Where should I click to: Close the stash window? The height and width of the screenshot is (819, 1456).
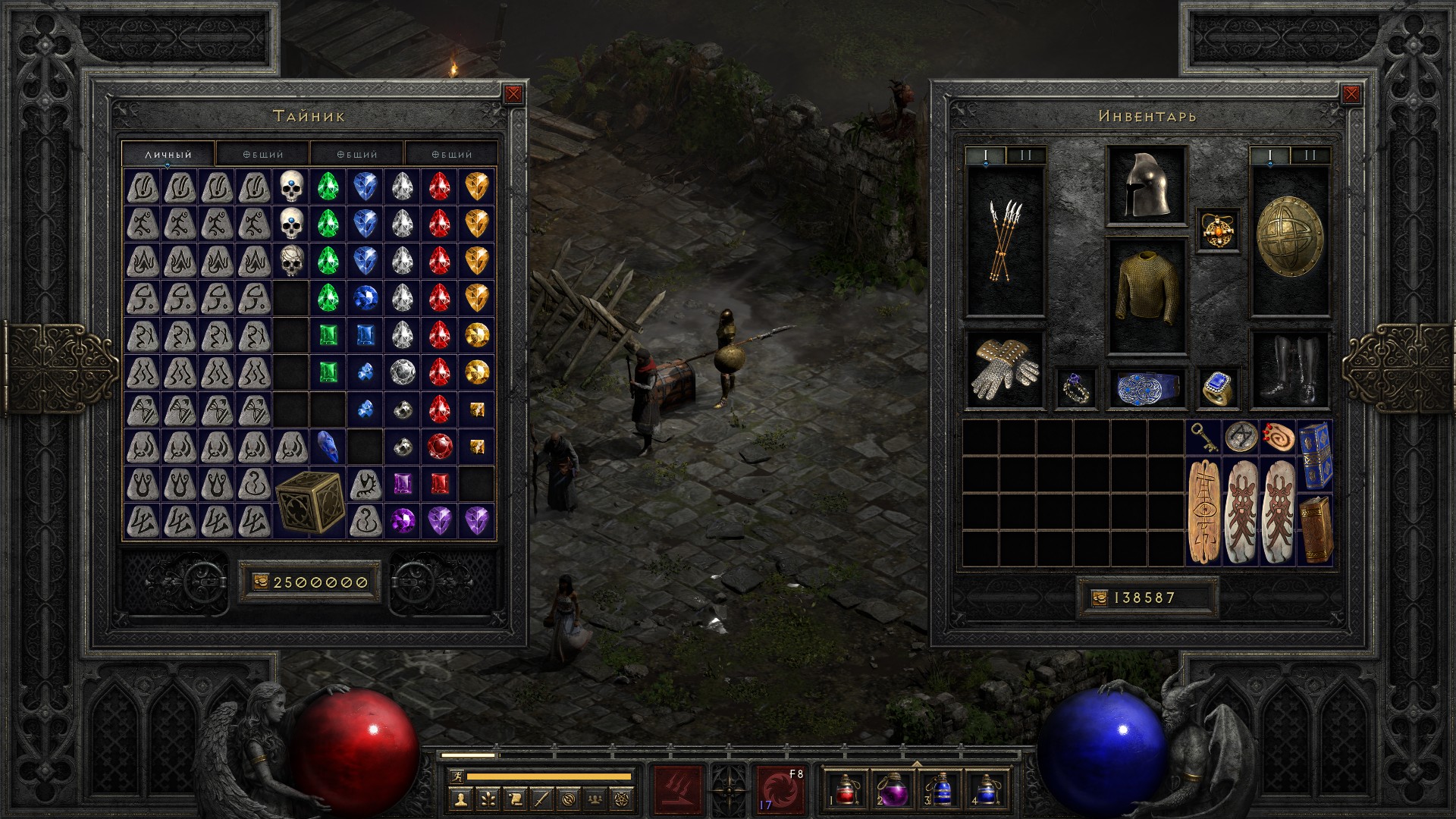[x=513, y=94]
